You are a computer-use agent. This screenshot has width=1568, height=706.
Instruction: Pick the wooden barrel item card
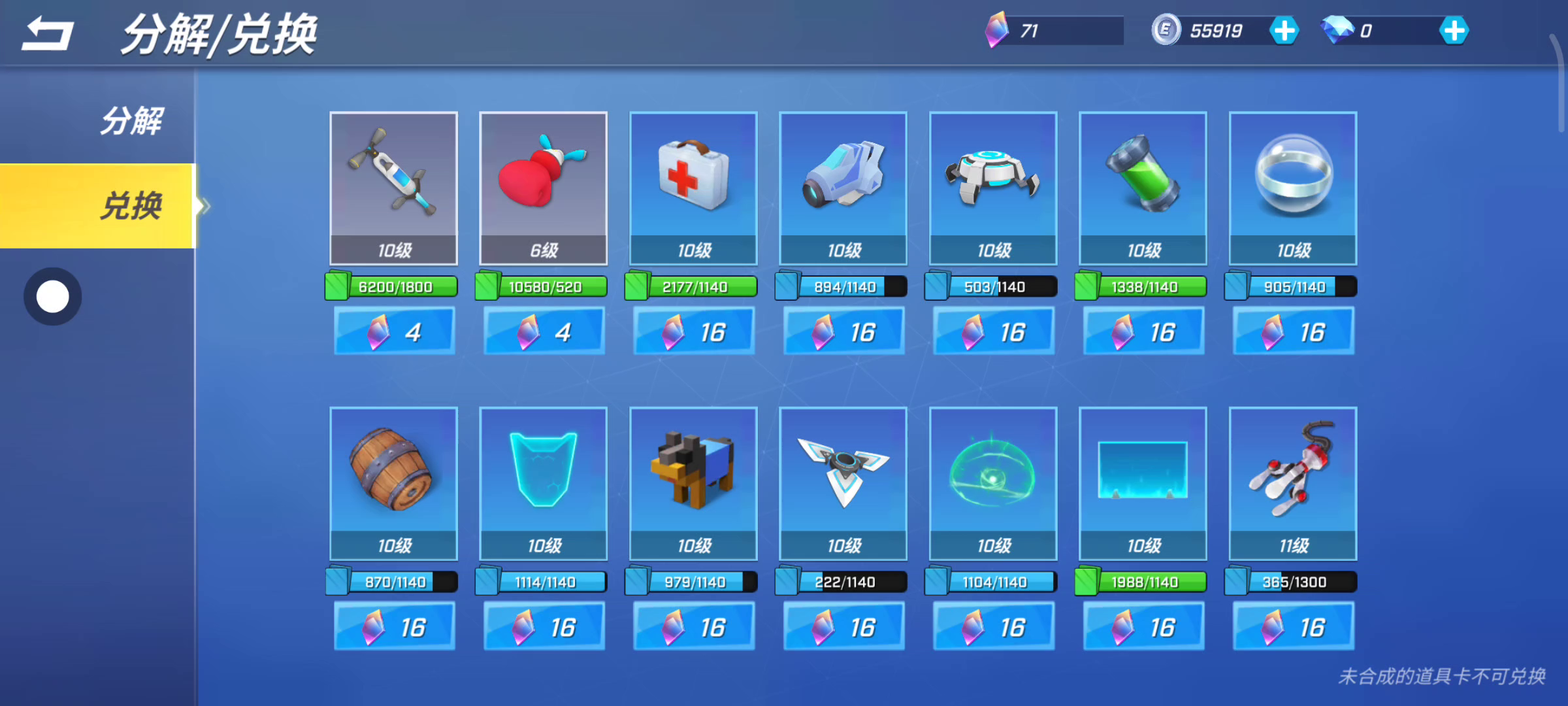(393, 483)
